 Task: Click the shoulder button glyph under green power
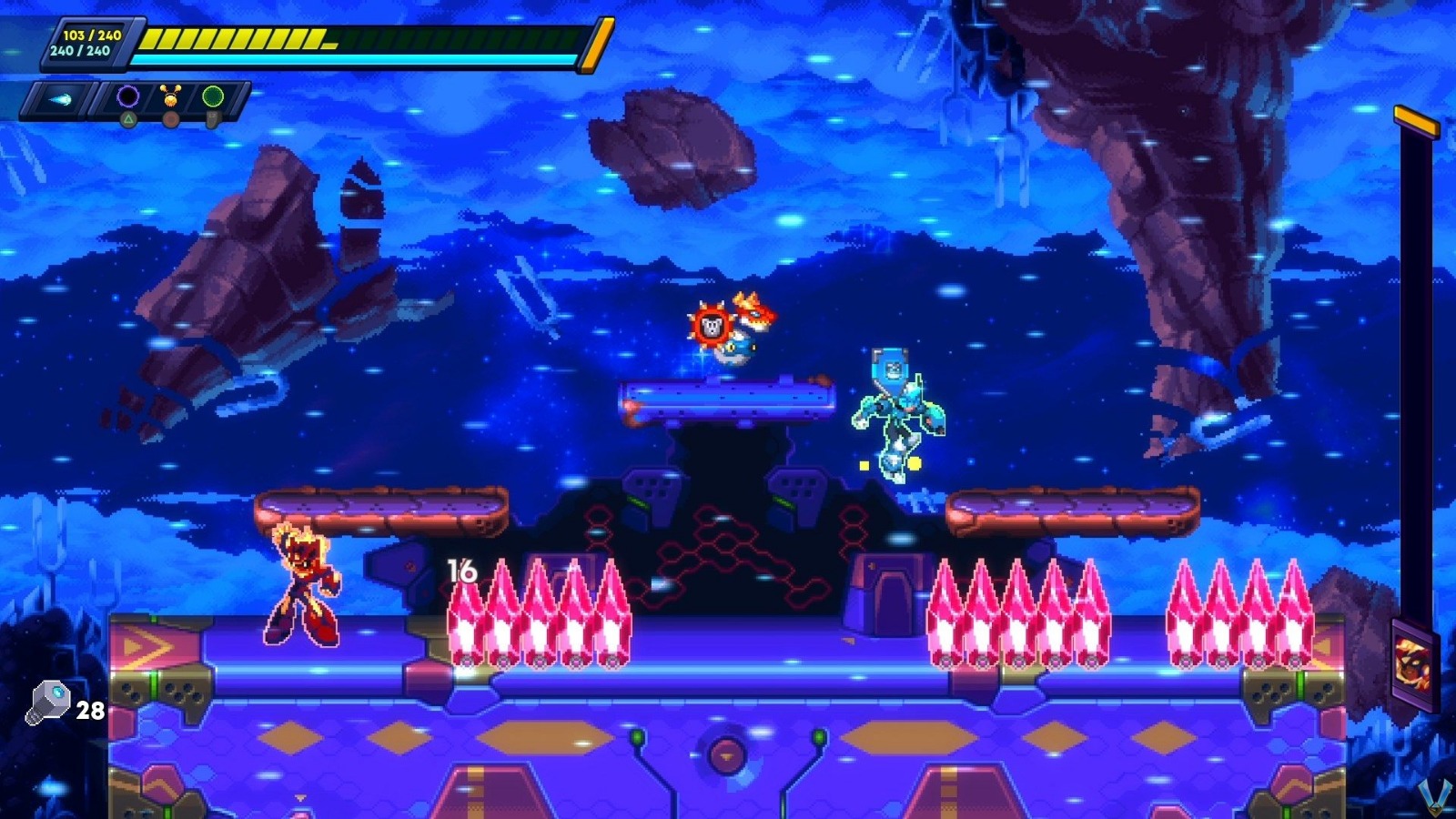pos(212,119)
